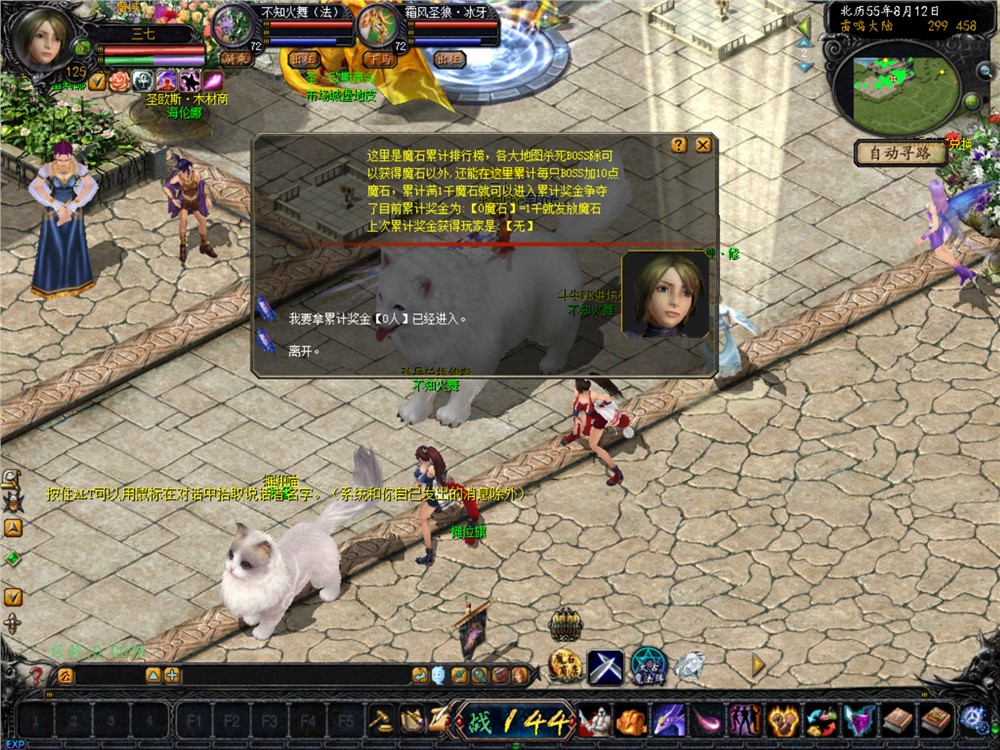
Task: Open the dialog's question mark help
Action: [x=679, y=145]
